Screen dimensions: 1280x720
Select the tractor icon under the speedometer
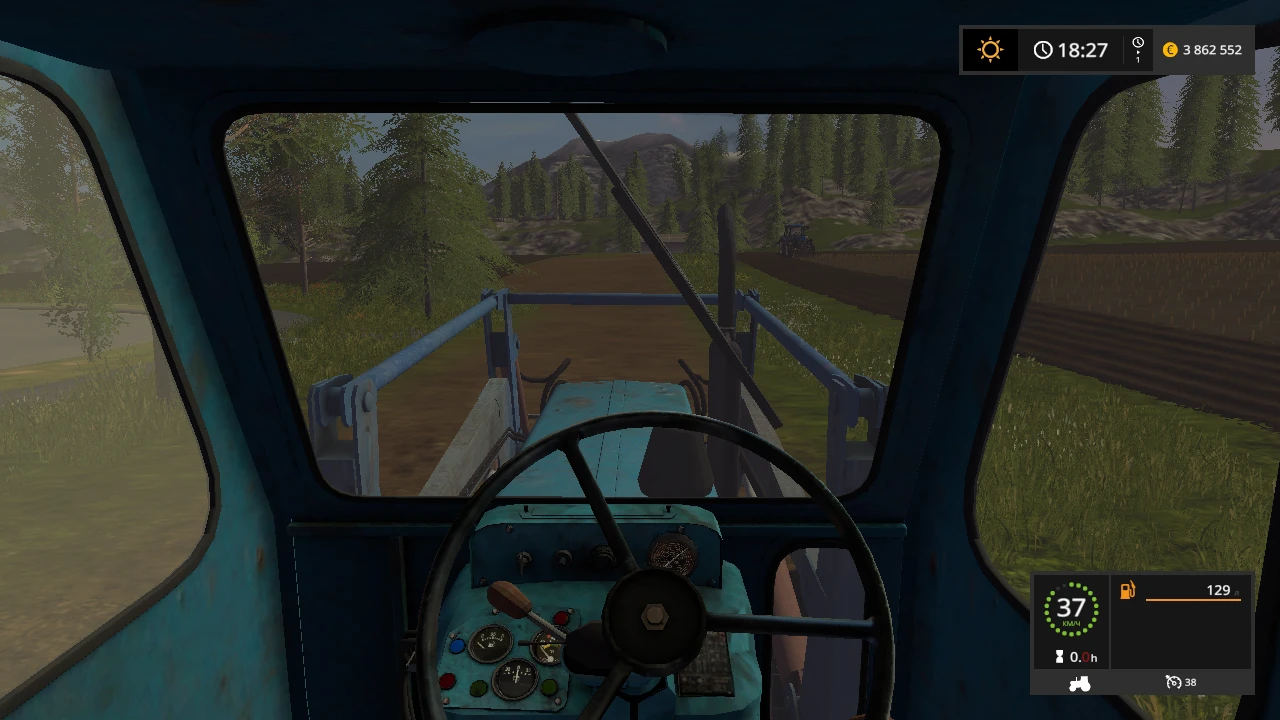coord(1079,682)
